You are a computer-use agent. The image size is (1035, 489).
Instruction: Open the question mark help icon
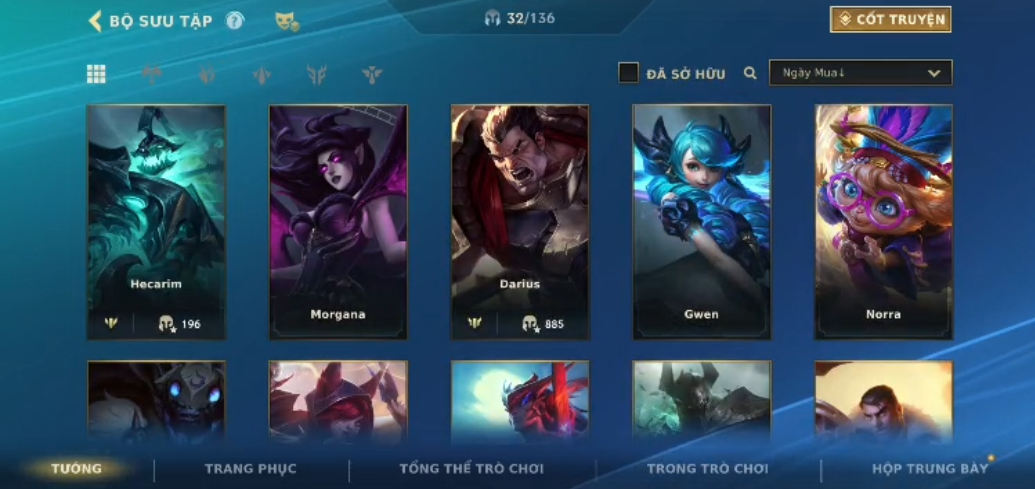click(x=235, y=20)
